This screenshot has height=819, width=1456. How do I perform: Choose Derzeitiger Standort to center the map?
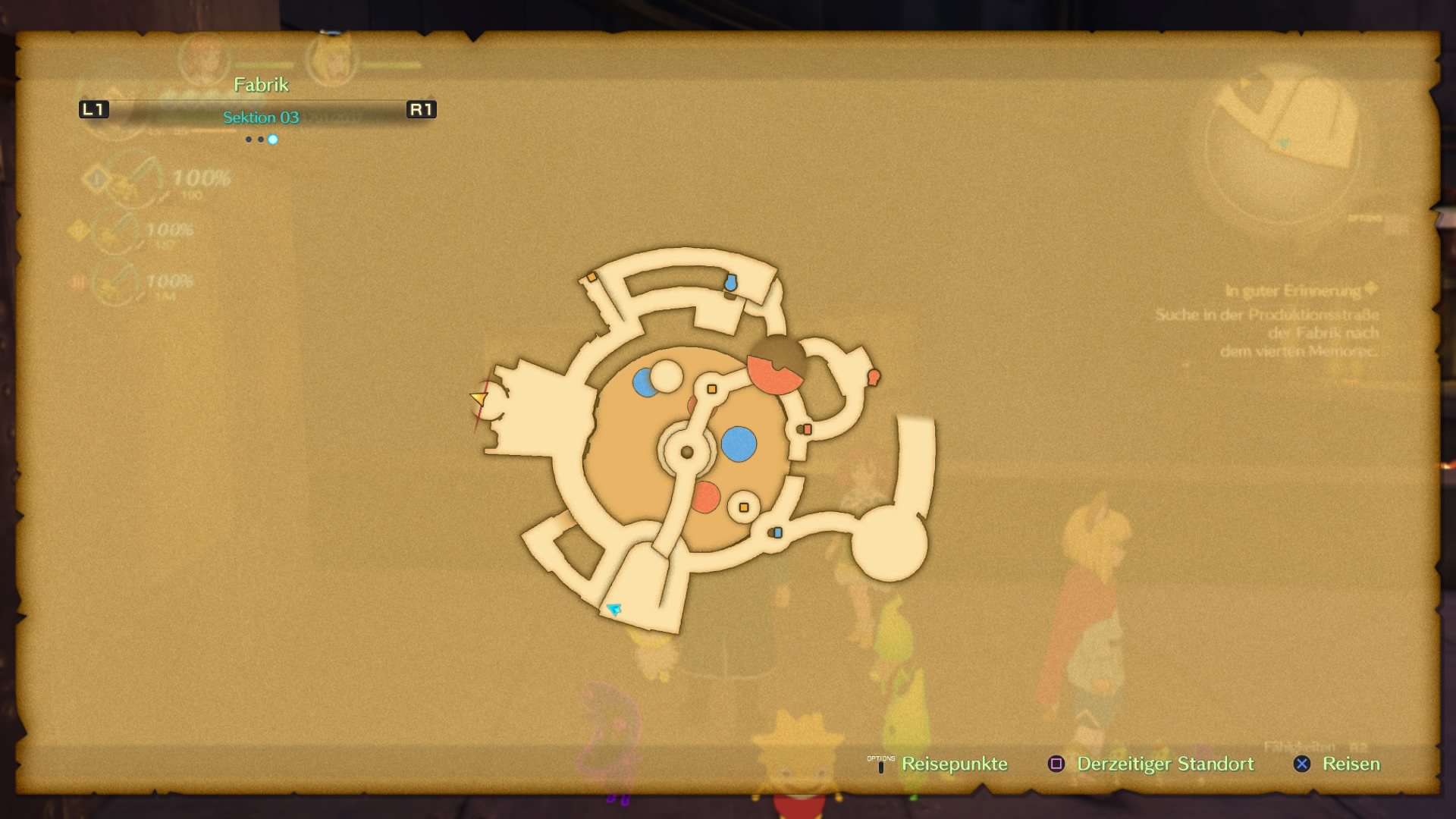point(1165,764)
